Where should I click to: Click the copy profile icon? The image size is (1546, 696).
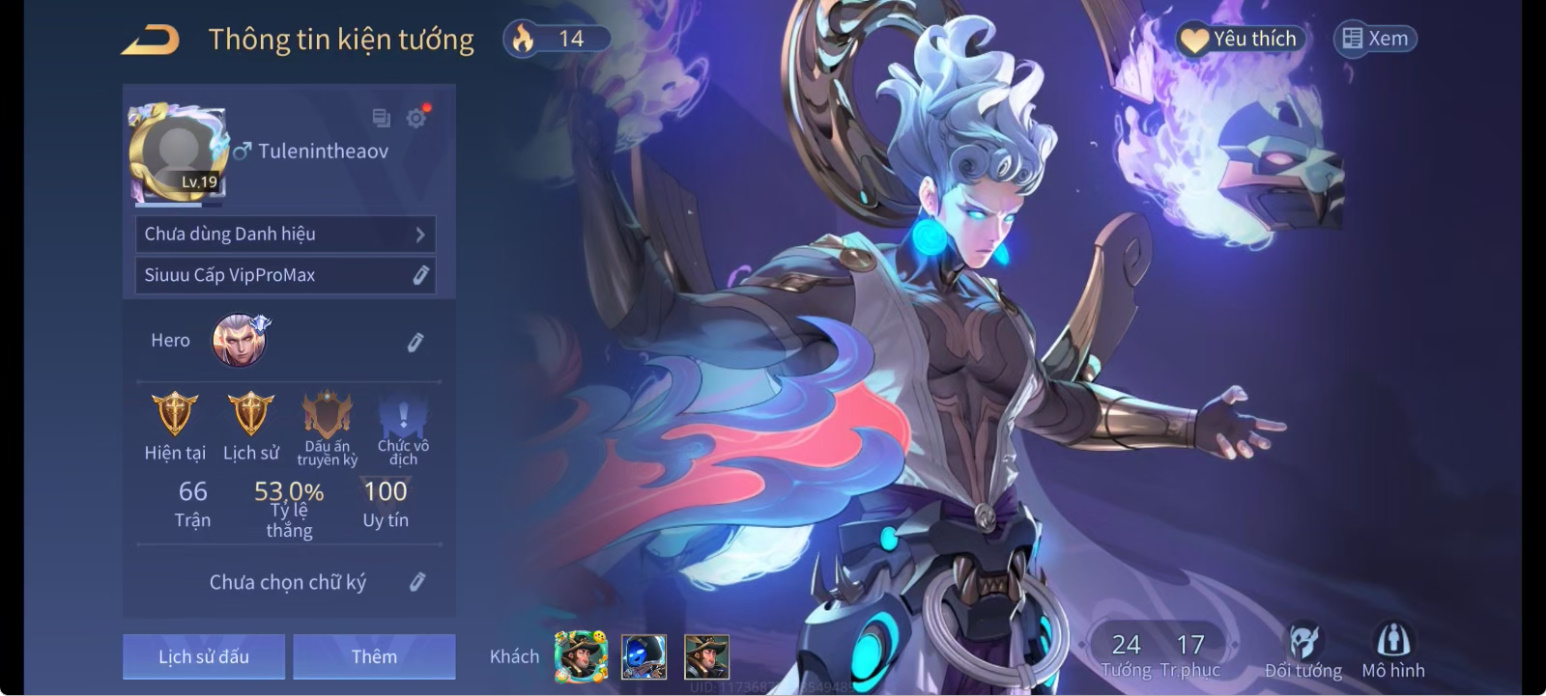381,118
